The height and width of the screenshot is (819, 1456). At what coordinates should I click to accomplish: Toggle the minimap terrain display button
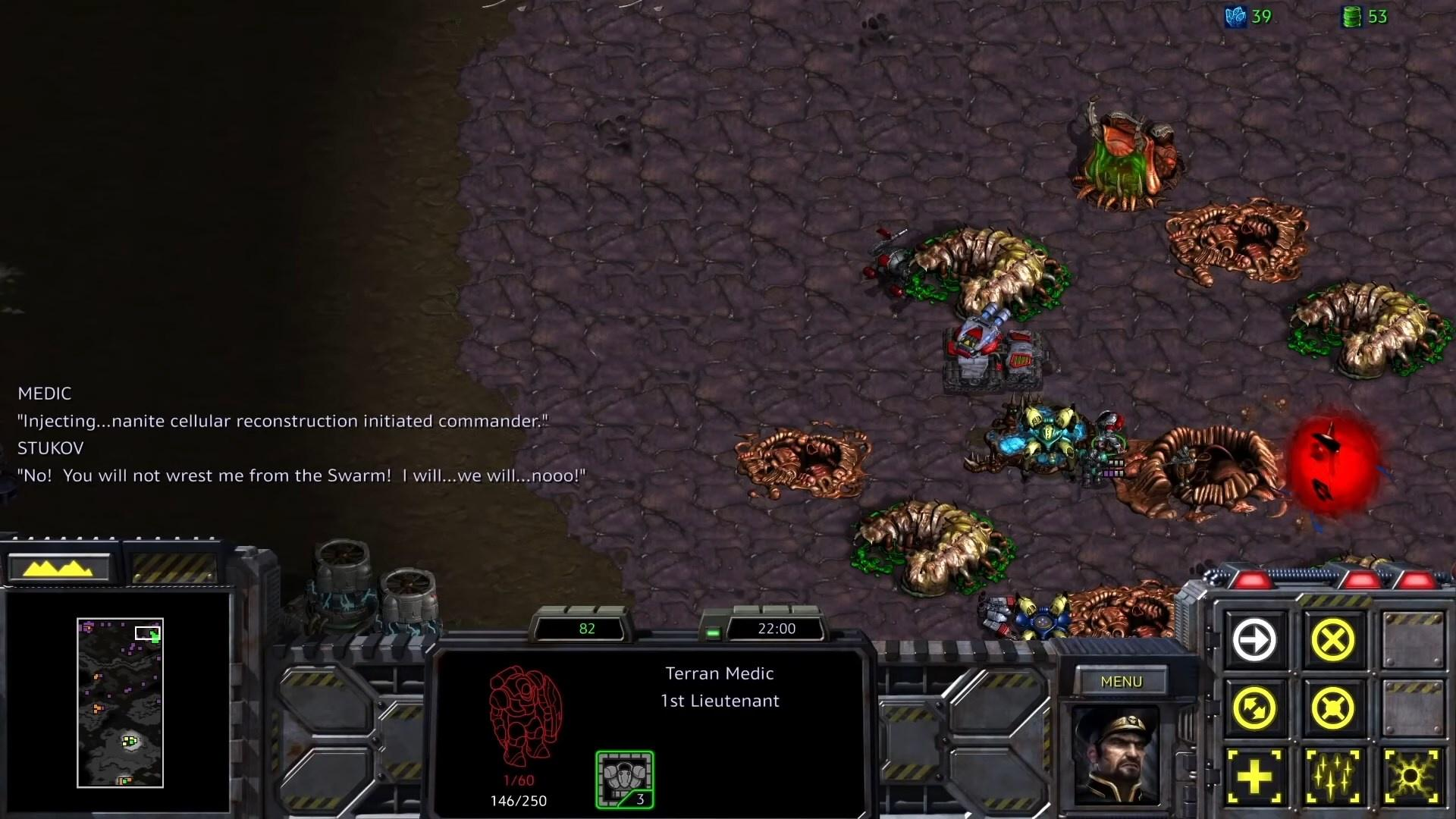point(59,567)
